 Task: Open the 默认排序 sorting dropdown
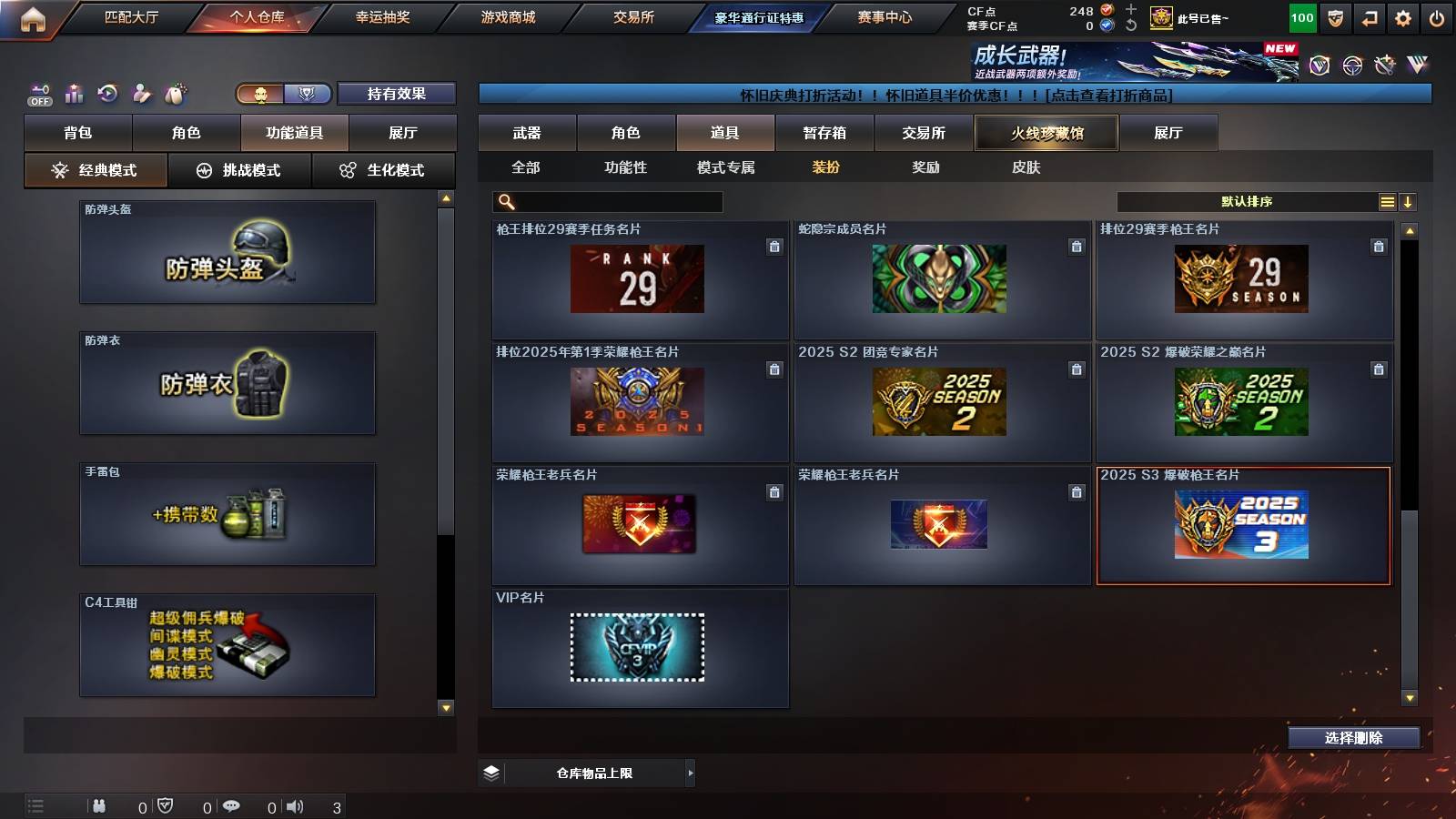1247,201
